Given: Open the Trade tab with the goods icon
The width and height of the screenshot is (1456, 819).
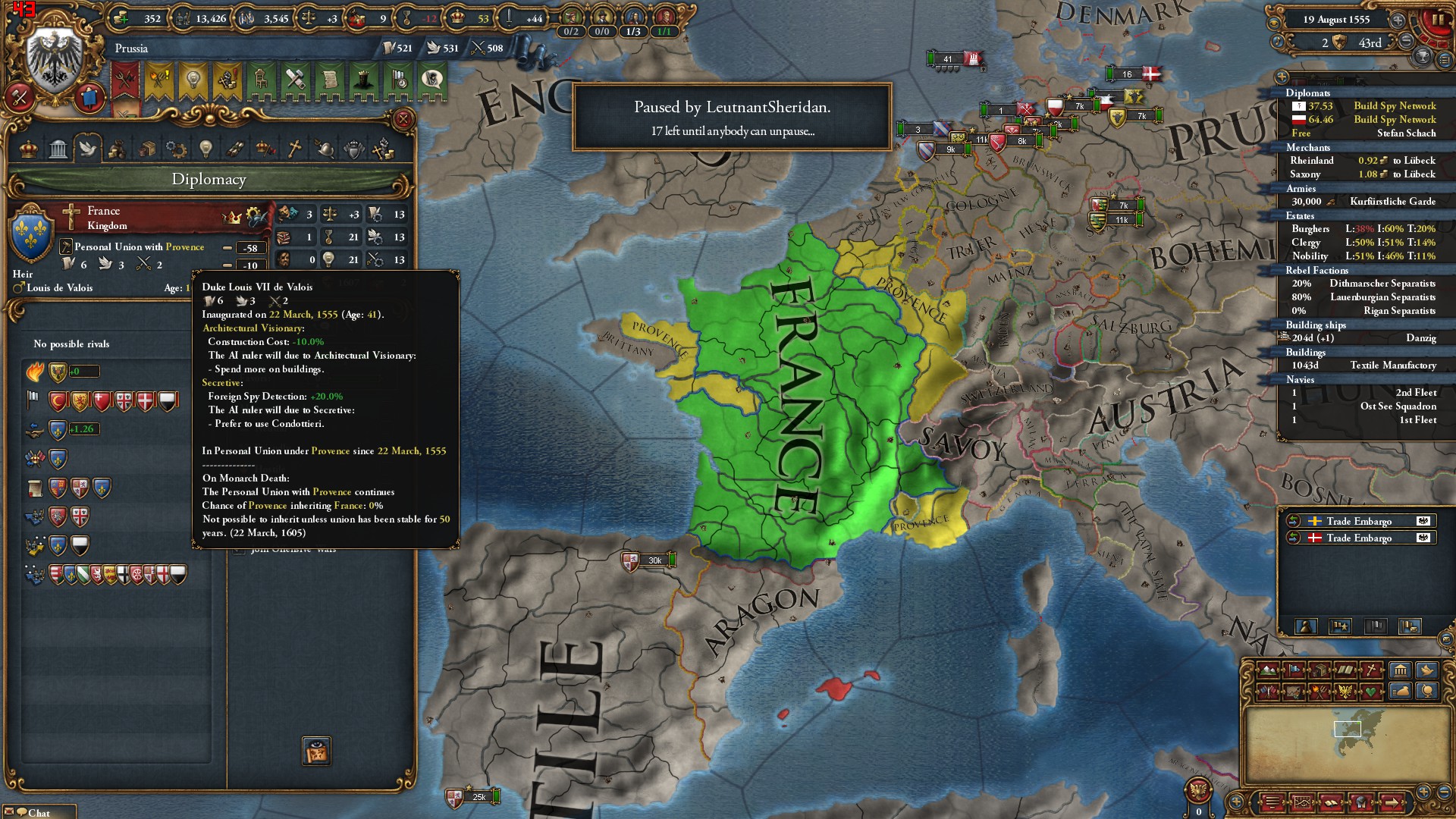Looking at the screenshot, I should tap(146, 149).
